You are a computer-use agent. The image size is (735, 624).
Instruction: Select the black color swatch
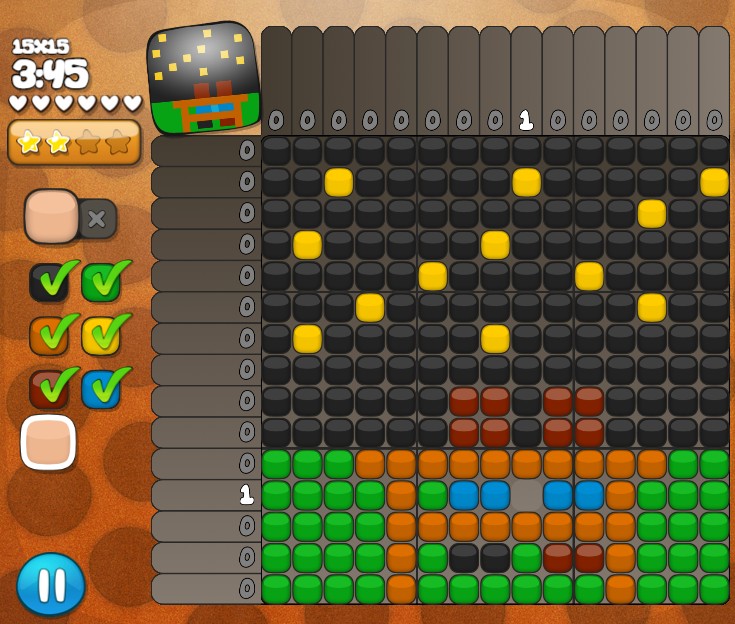pyautogui.click(x=48, y=282)
